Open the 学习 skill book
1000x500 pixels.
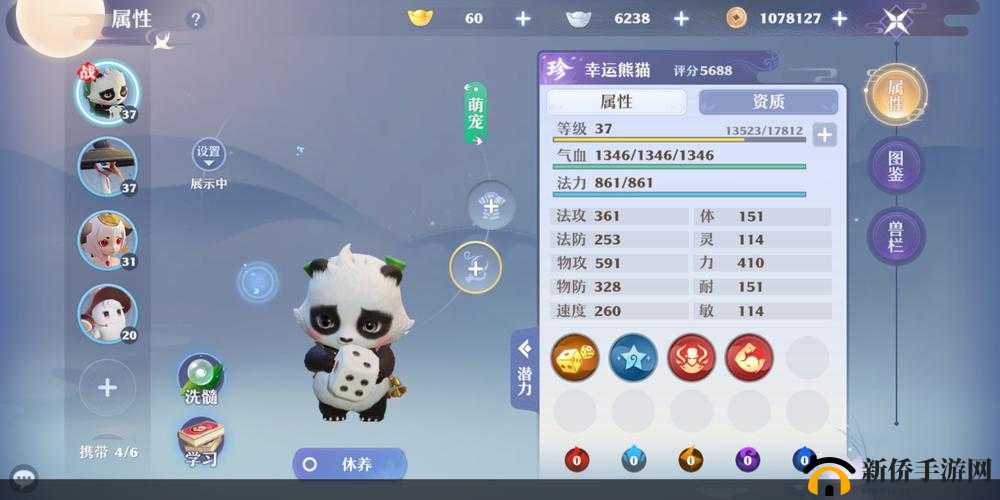tap(201, 443)
